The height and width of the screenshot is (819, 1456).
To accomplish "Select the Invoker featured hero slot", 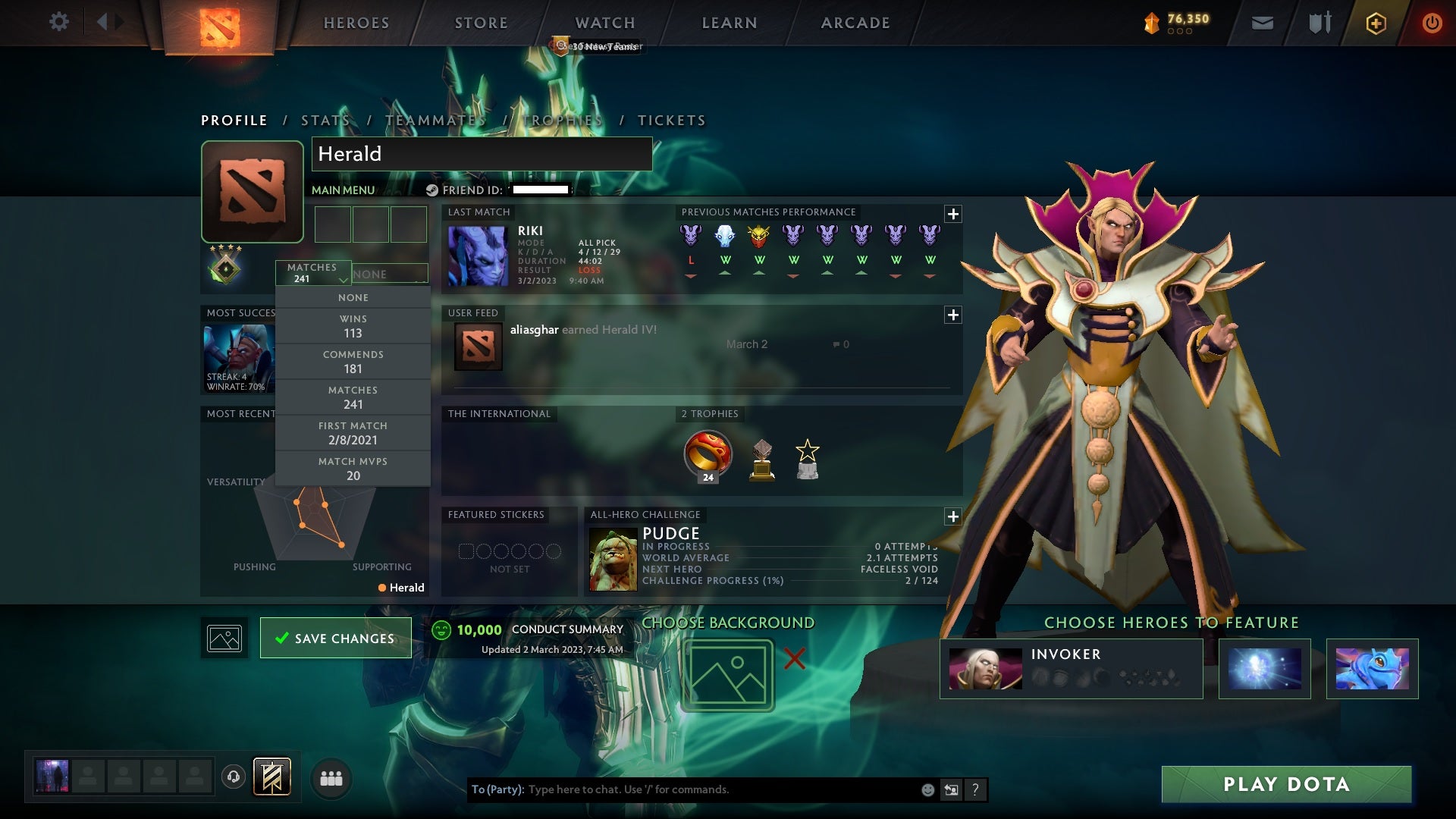I will (x=1070, y=669).
